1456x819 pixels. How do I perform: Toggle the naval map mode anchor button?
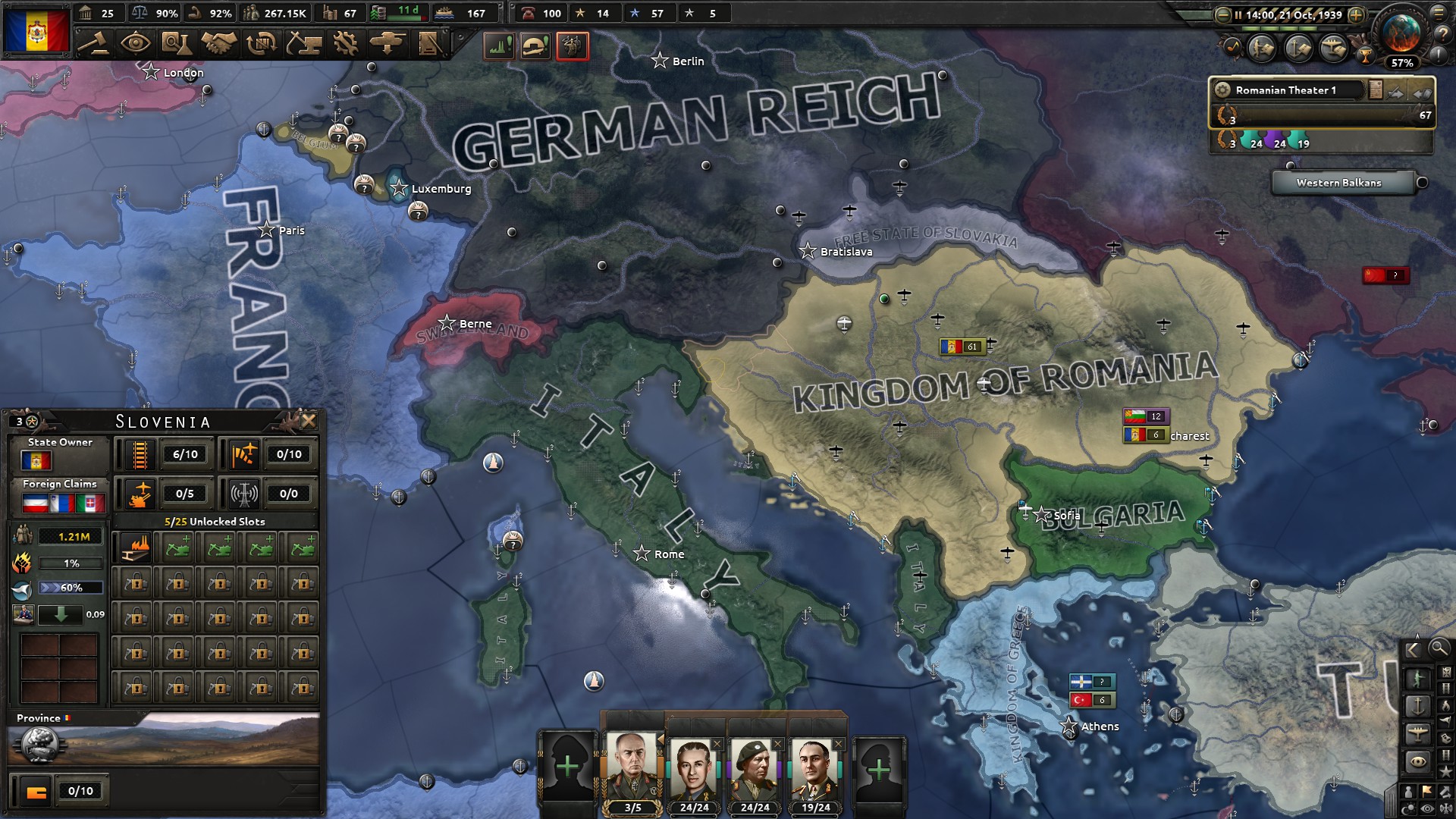[1418, 705]
